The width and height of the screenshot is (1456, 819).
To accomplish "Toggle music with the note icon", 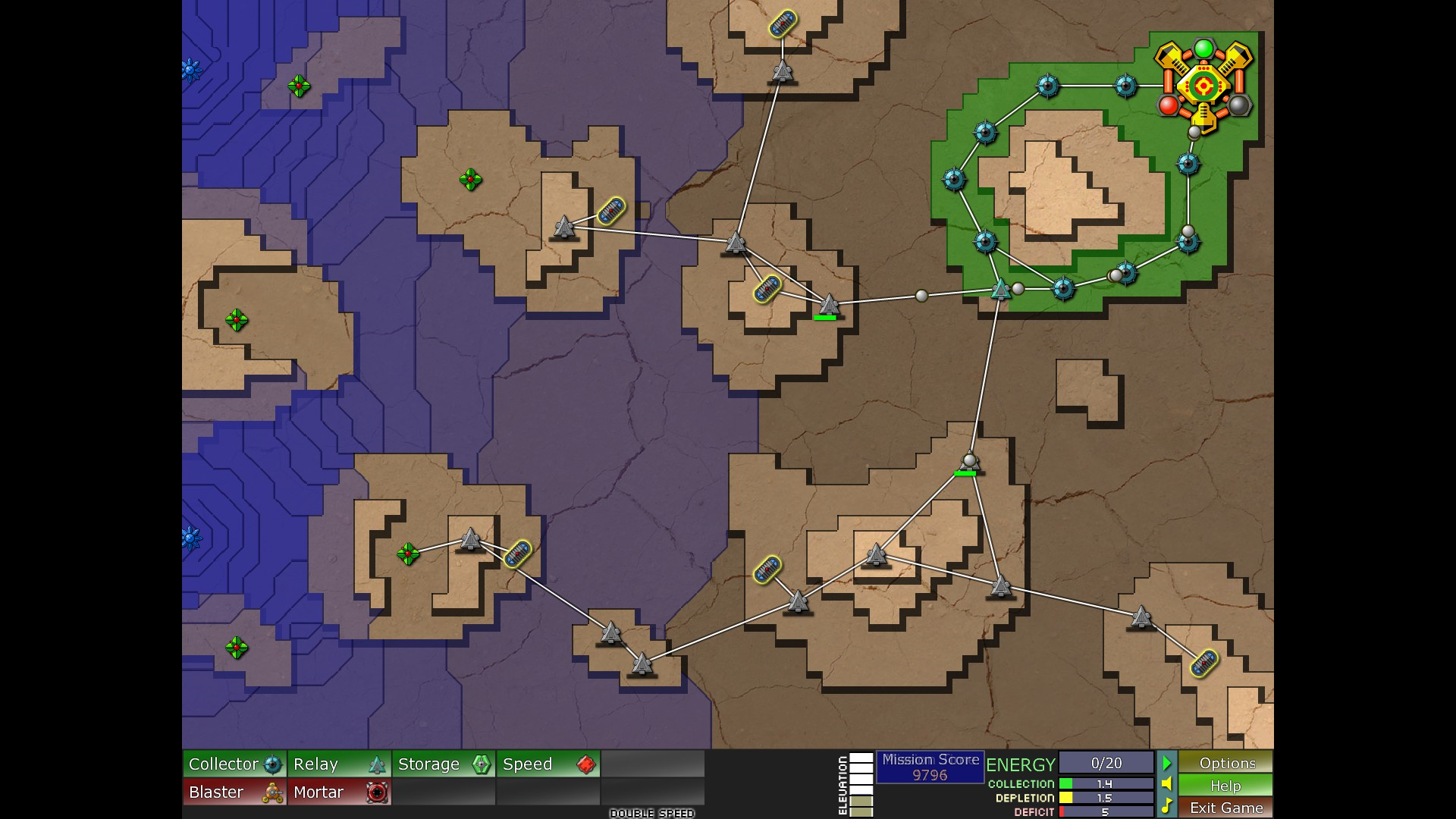I will point(1167,805).
